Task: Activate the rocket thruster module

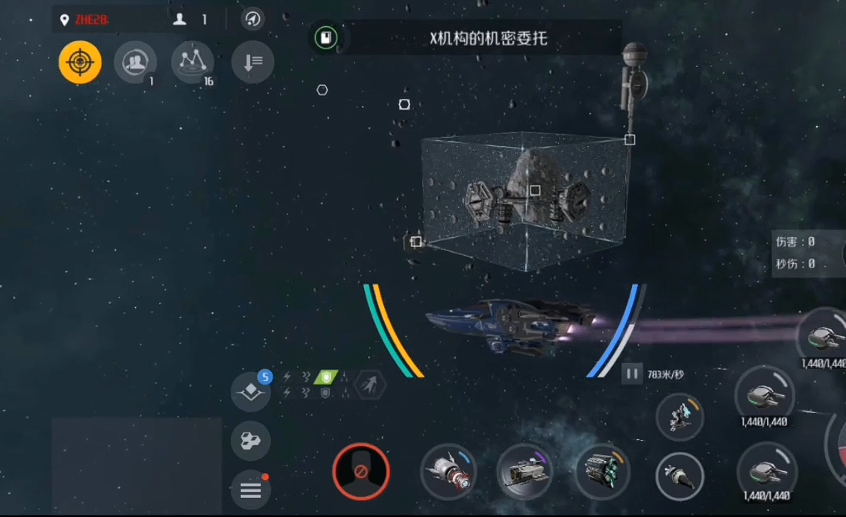Action: [x=448, y=472]
